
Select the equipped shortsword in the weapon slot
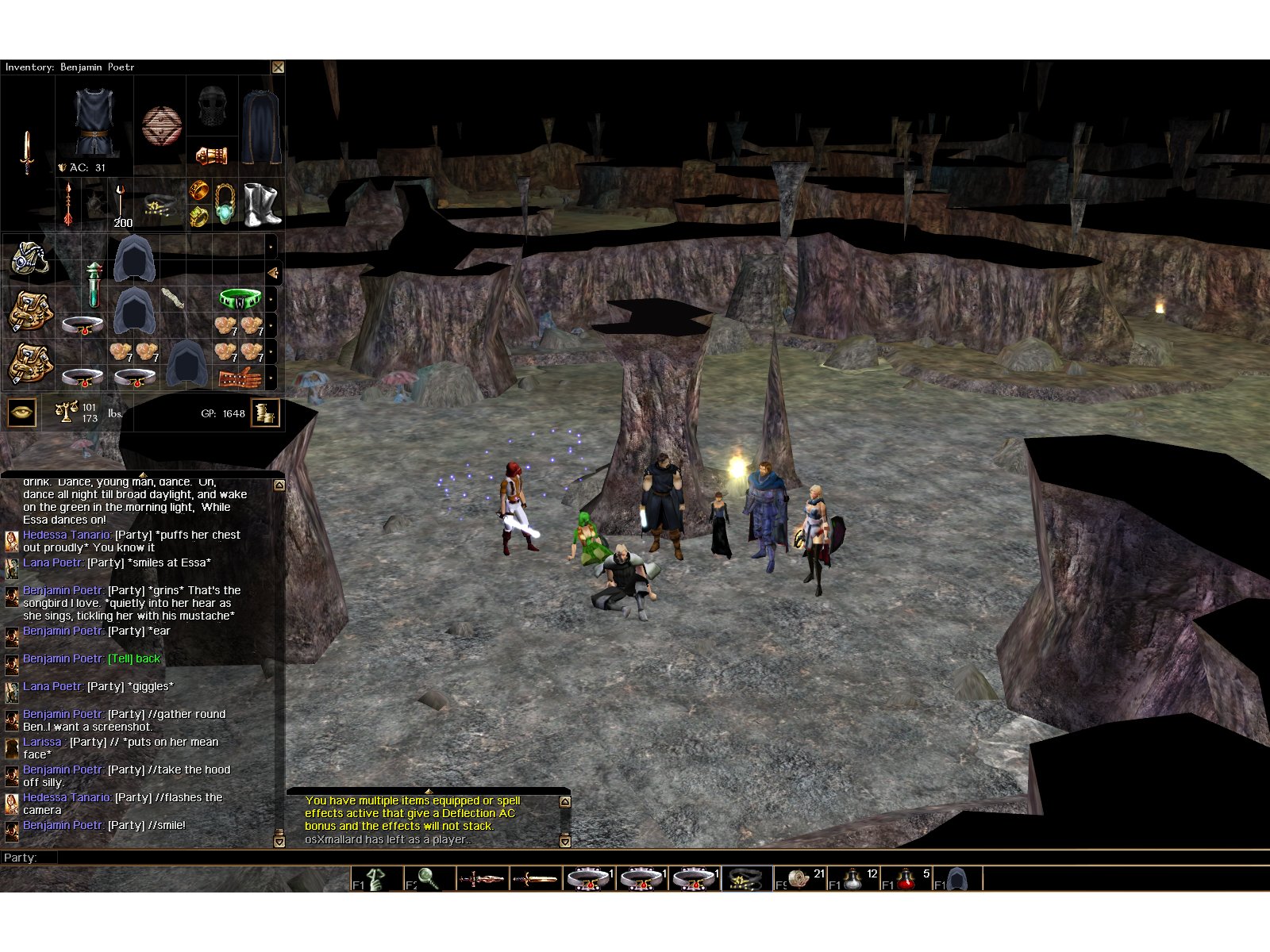point(27,152)
